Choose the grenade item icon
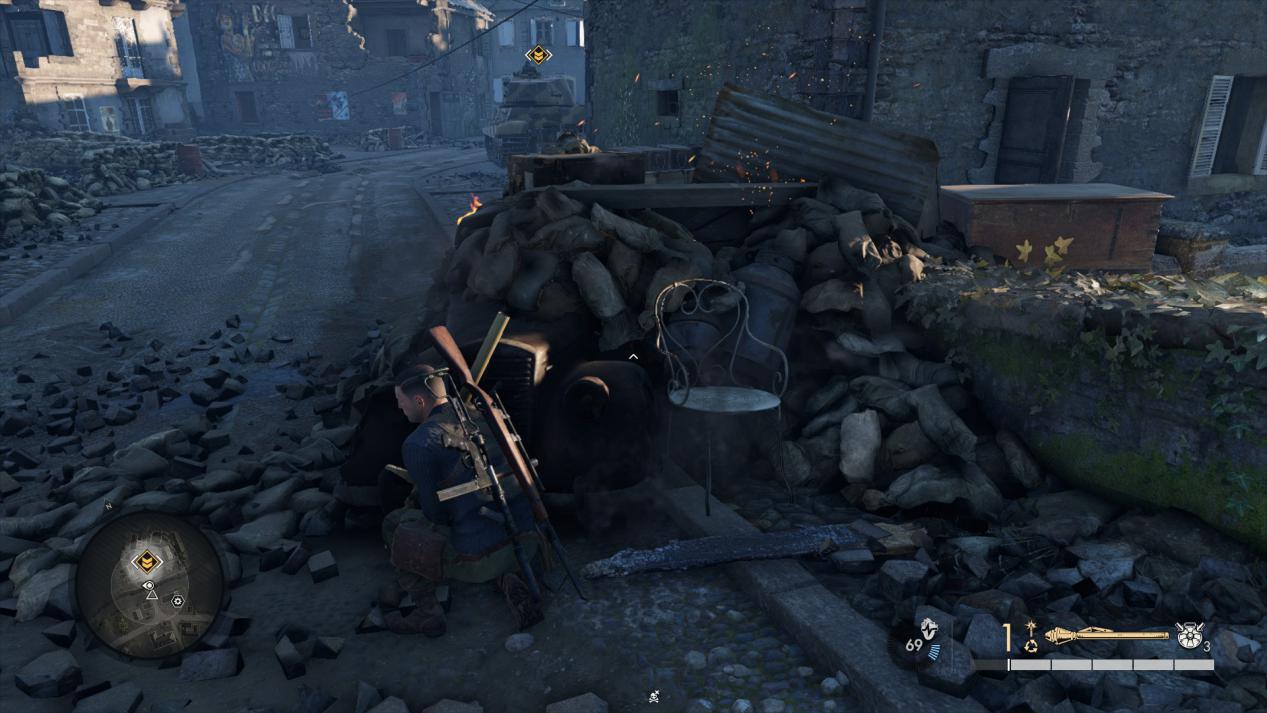 tap(1189, 636)
